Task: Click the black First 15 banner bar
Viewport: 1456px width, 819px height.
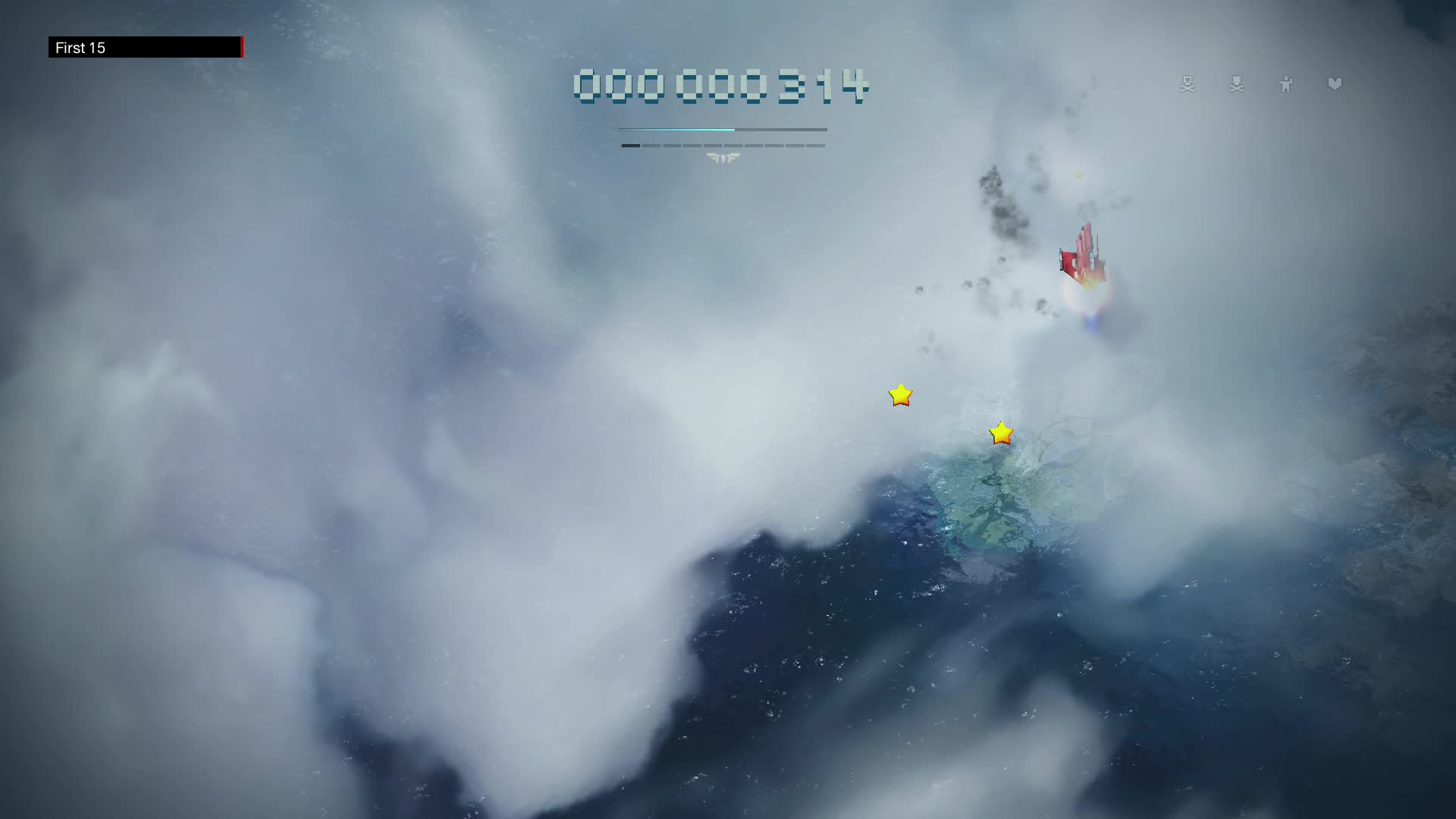Action: (144, 48)
